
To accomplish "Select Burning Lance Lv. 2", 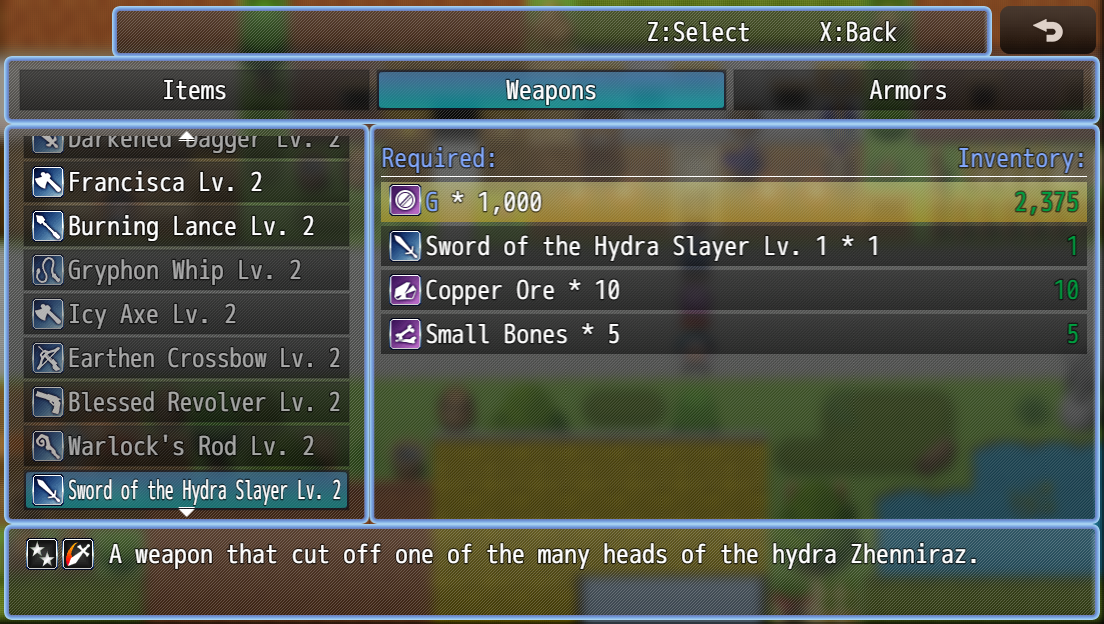I will point(187,227).
